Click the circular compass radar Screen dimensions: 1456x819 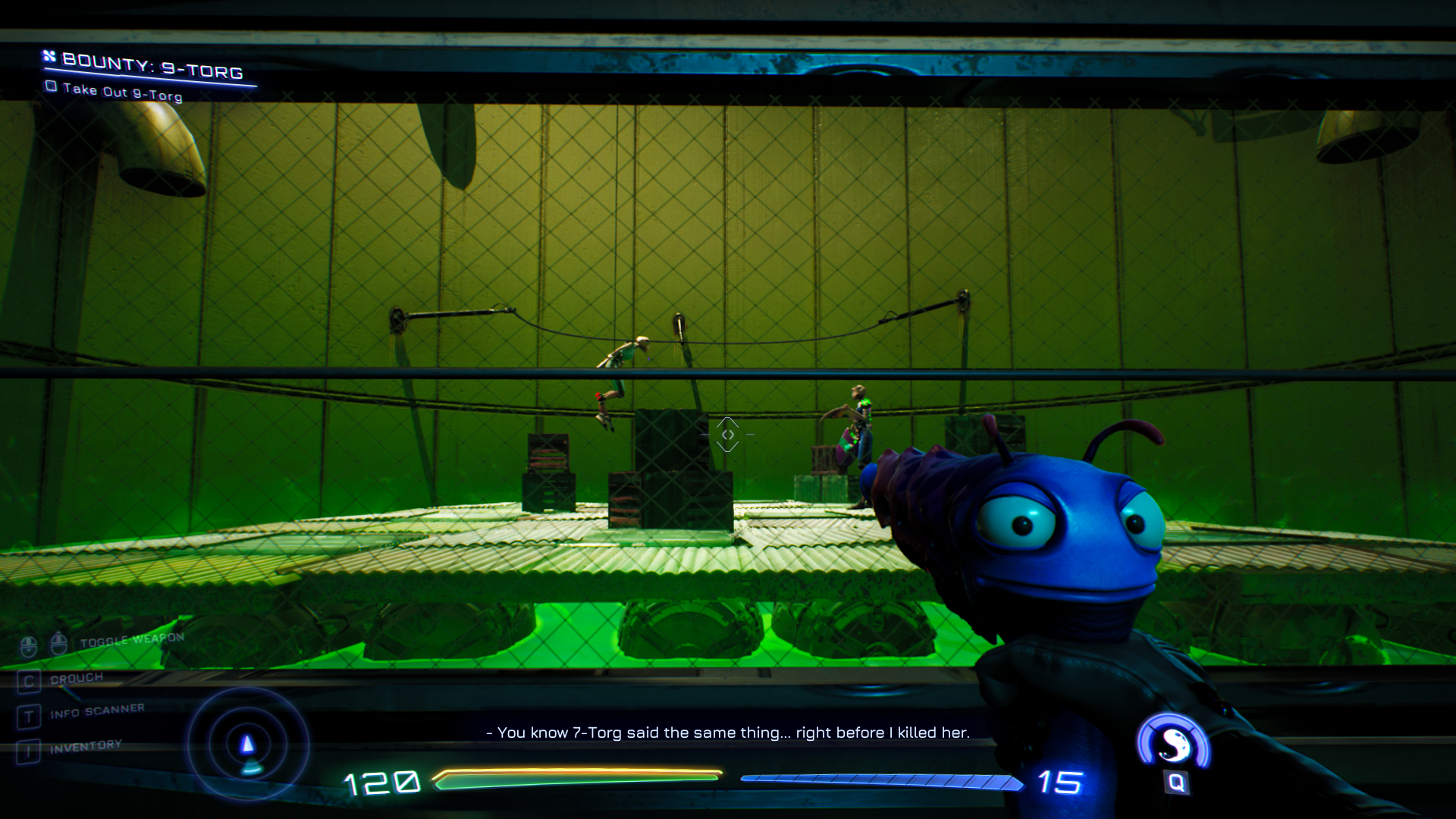click(247, 744)
